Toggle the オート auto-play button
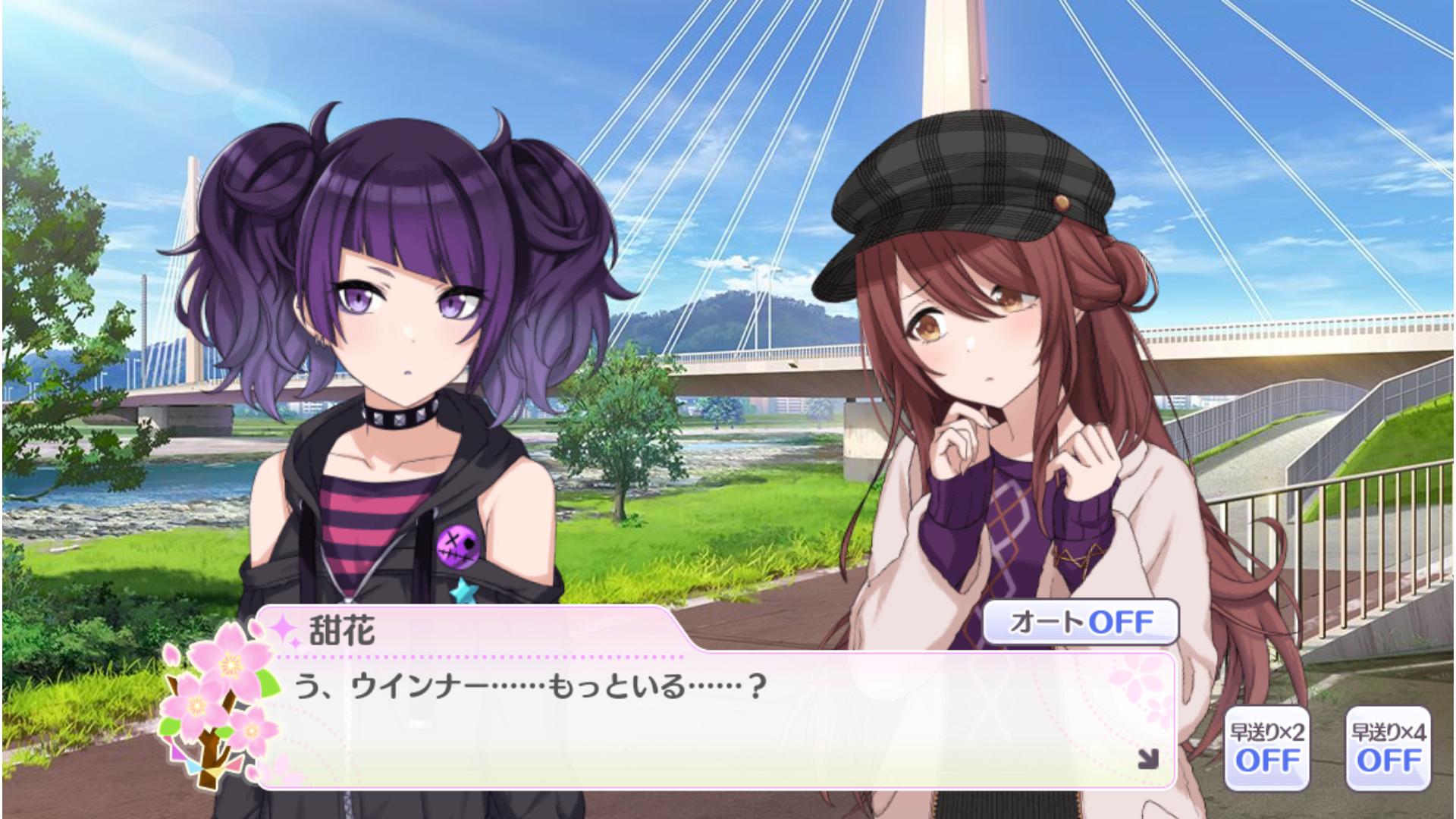 [1081, 623]
